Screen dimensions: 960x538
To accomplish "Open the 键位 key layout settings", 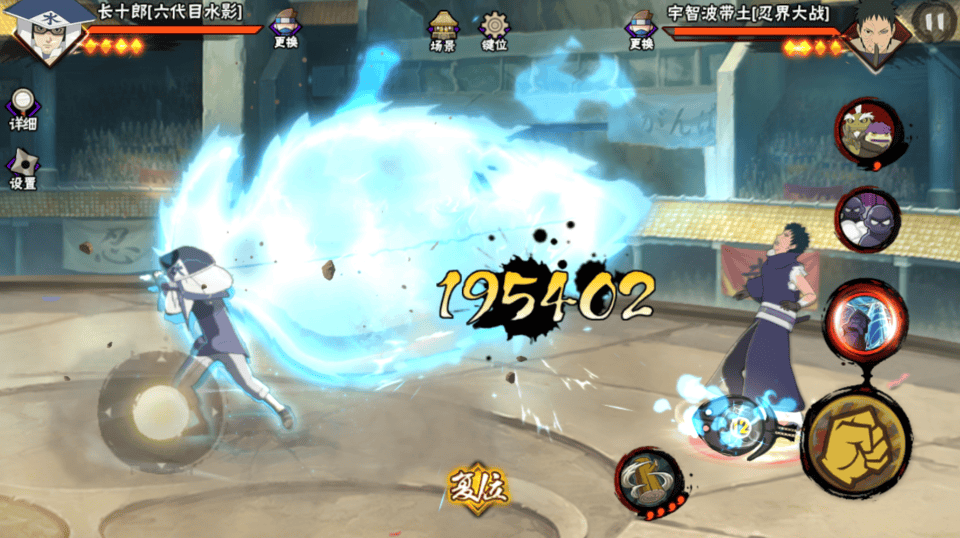I will click(494, 30).
